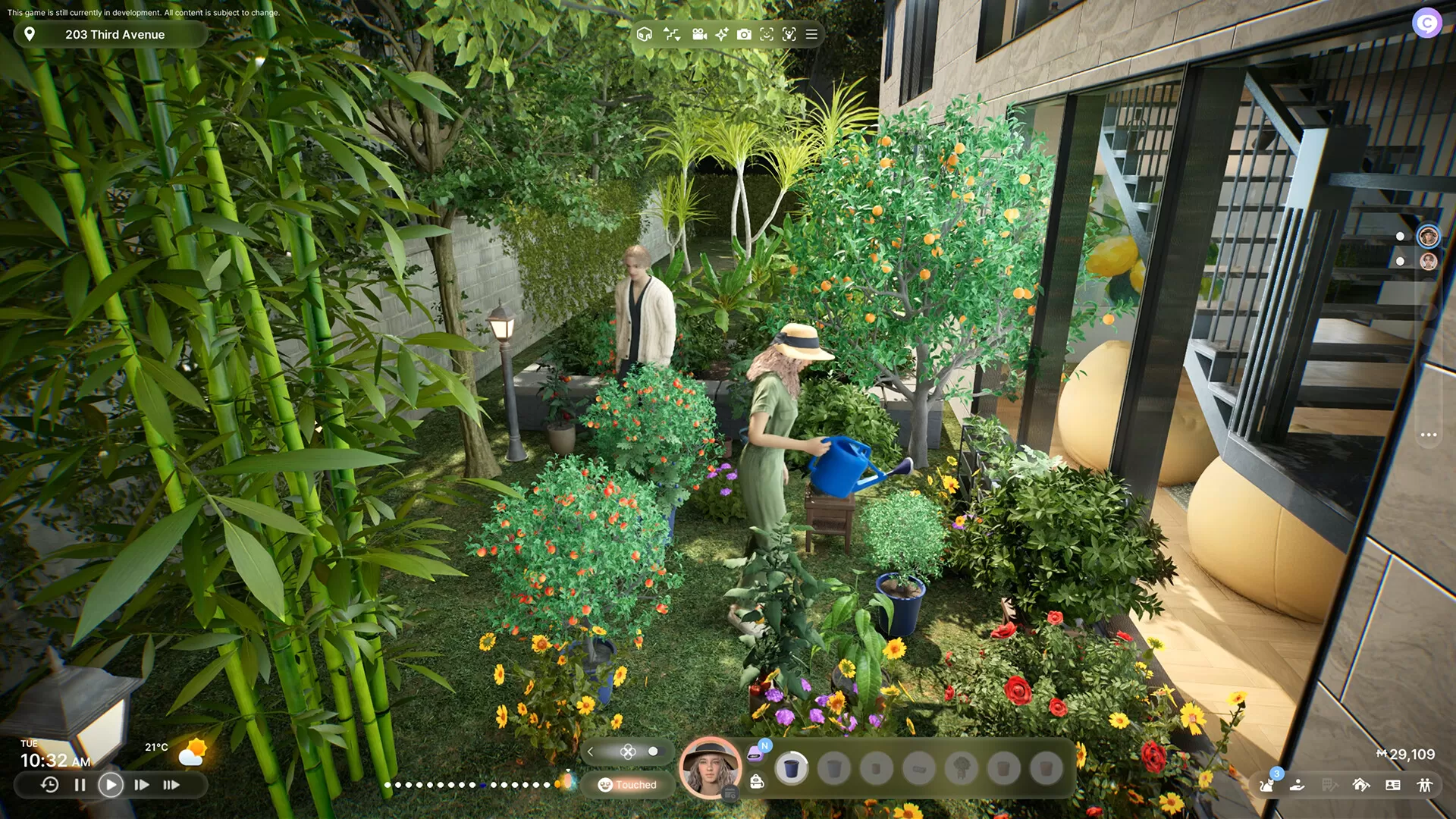Click the floor level selector with up-down arrows
The image size is (1456, 819).
pyautogui.click(x=672, y=34)
